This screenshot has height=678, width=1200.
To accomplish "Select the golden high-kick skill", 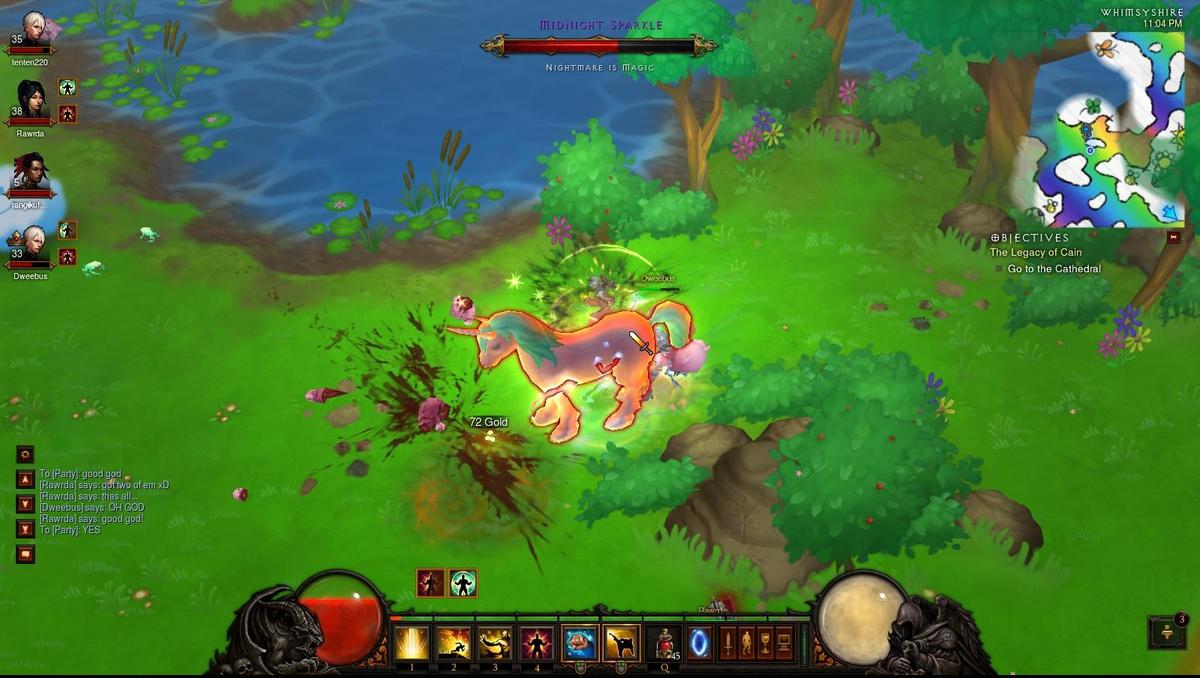I will point(622,643).
